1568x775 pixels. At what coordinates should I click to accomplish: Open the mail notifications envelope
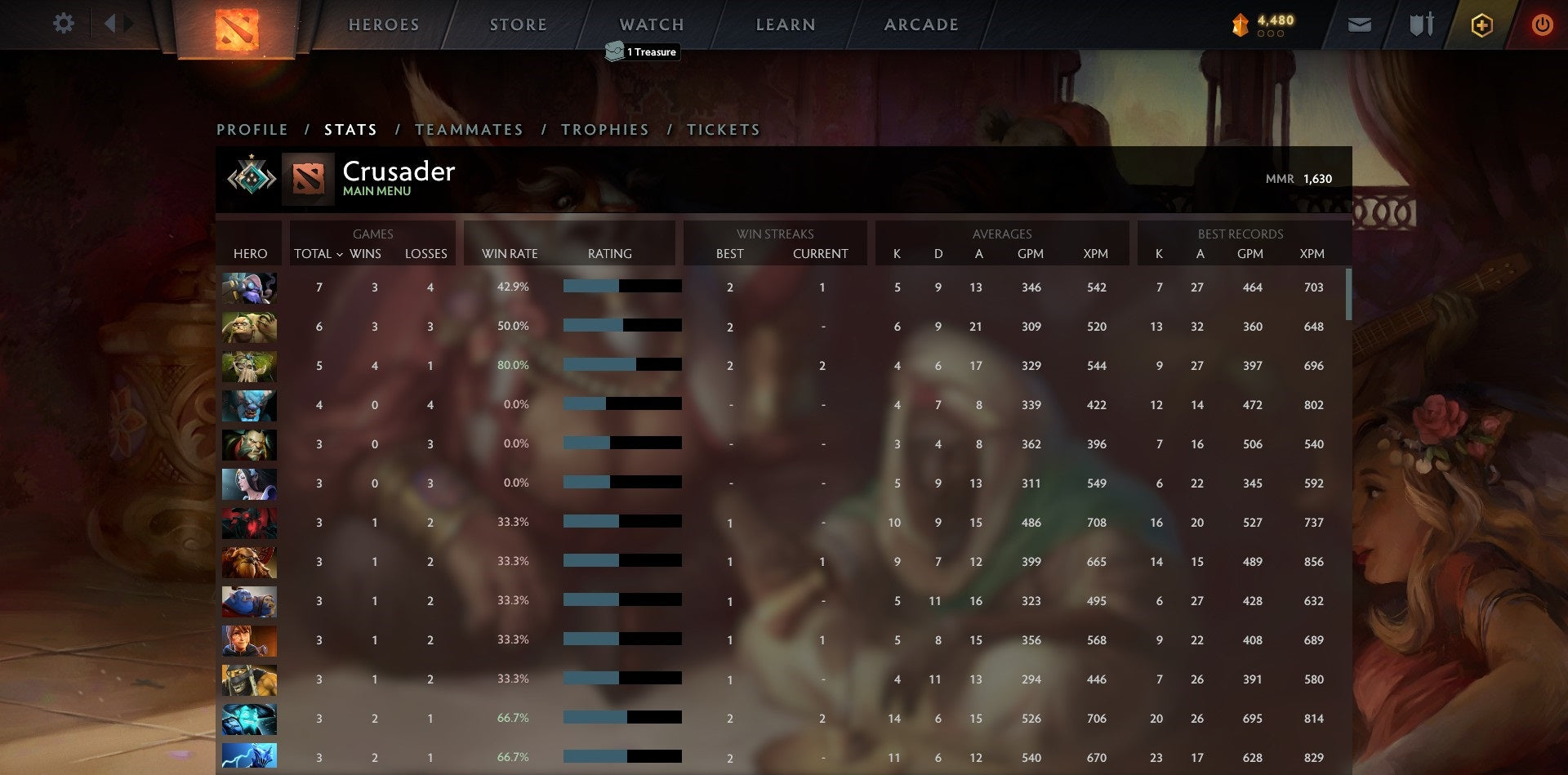tap(1360, 24)
